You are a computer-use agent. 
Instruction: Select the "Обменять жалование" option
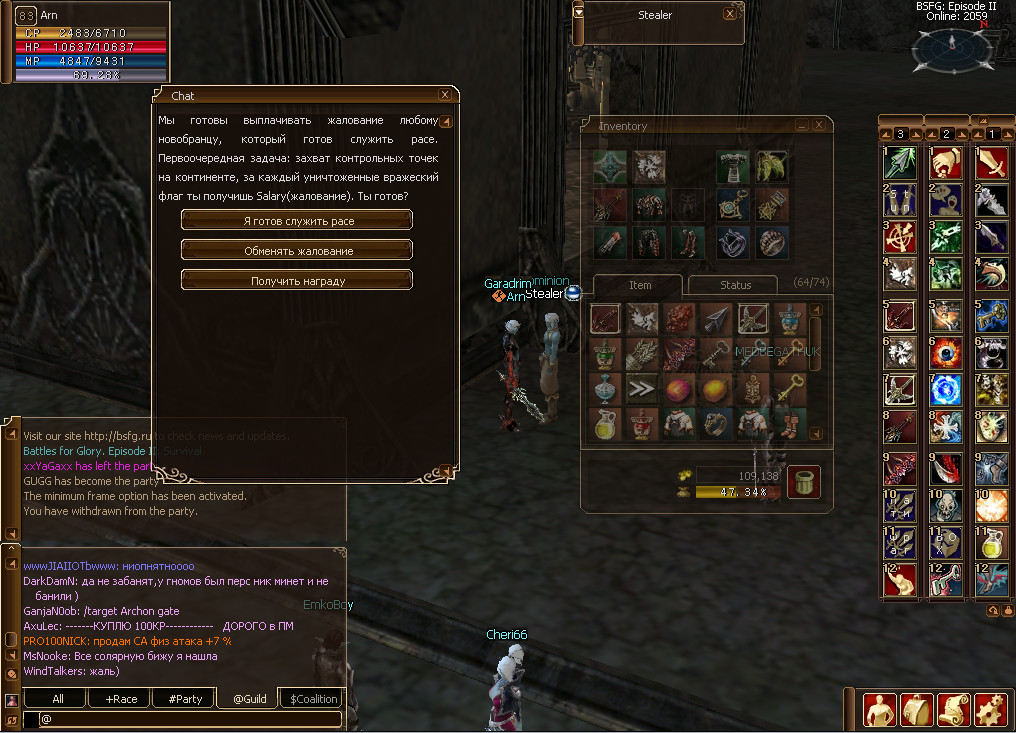coord(297,250)
